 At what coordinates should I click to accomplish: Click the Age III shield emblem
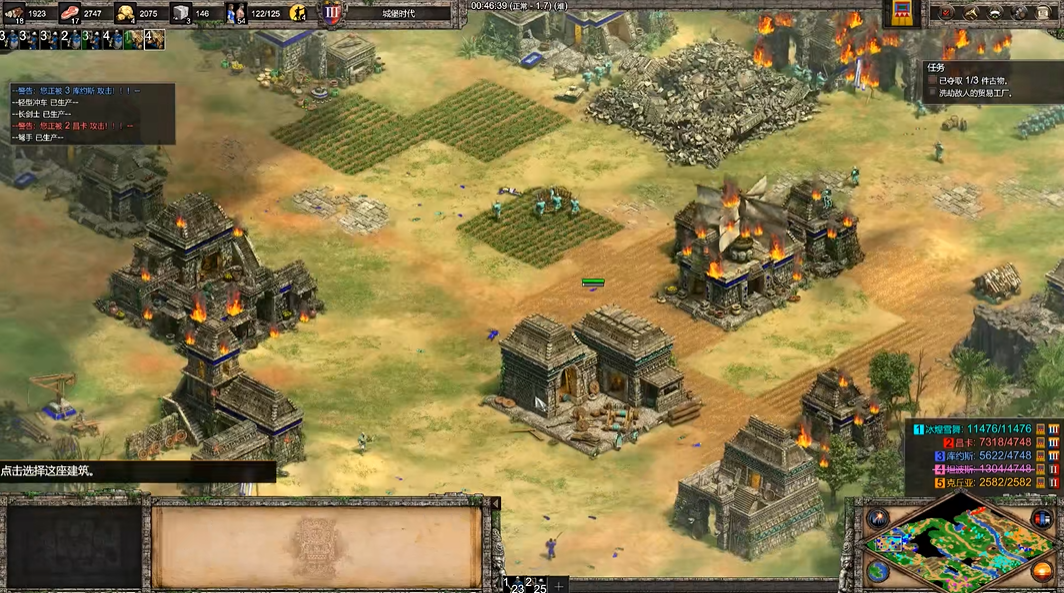coord(332,13)
